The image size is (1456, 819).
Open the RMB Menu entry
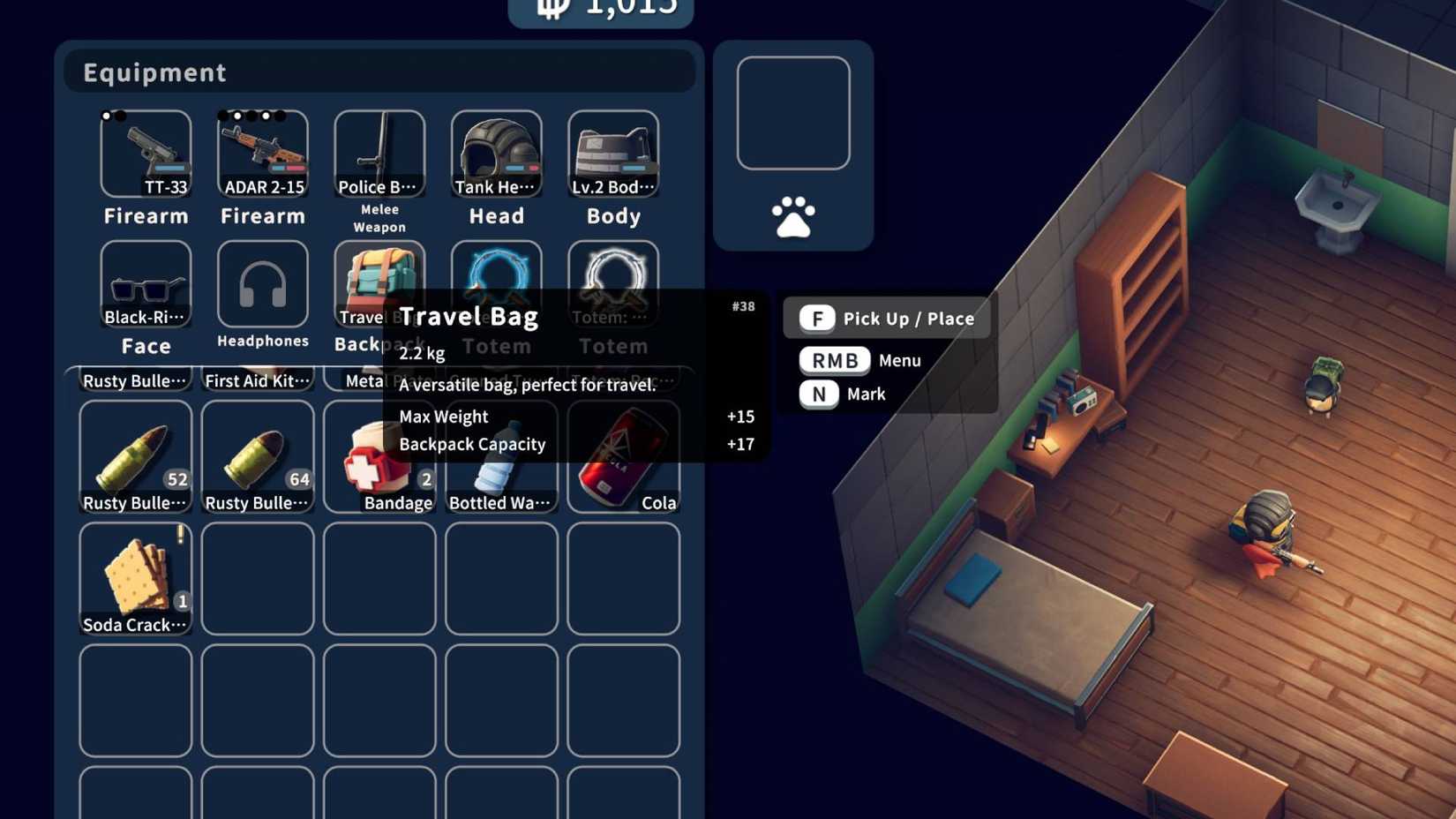[x=833, y=360]
